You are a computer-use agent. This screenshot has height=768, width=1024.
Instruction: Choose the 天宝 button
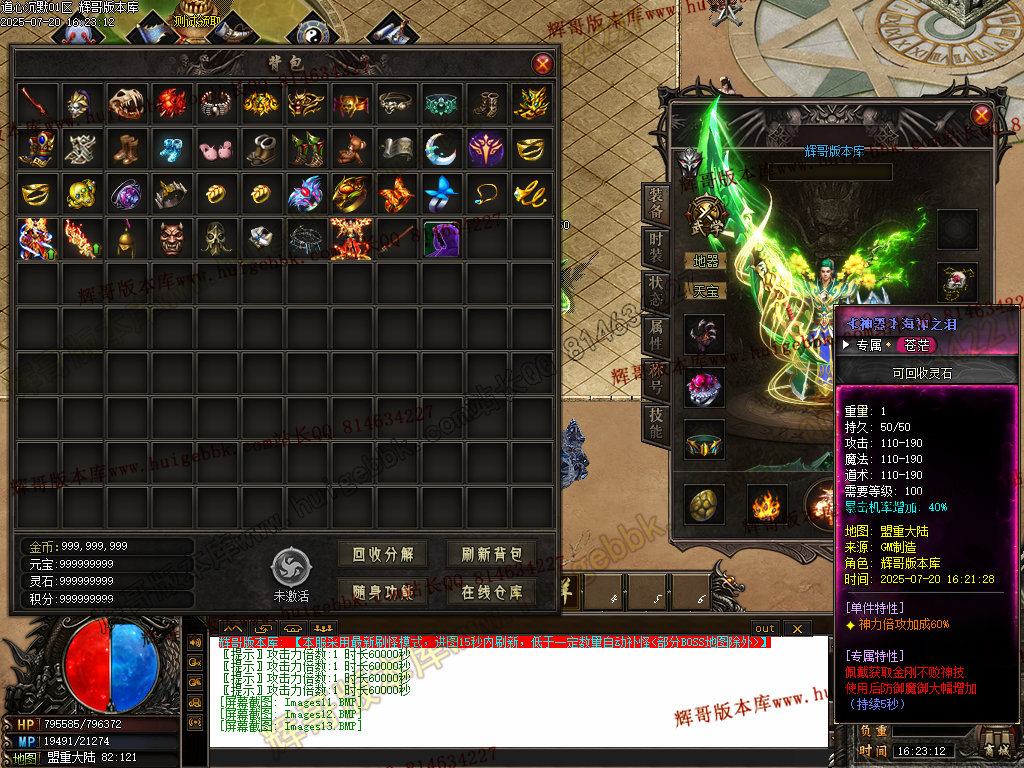click(x=705, y=291)
